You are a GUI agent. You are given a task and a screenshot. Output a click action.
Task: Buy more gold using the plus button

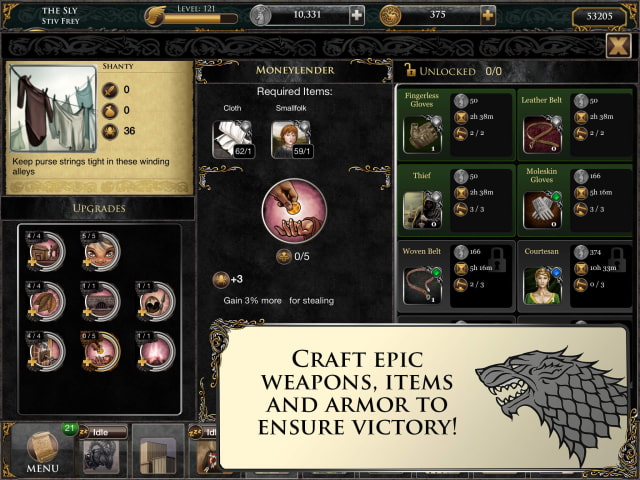(x=488, y=15)
